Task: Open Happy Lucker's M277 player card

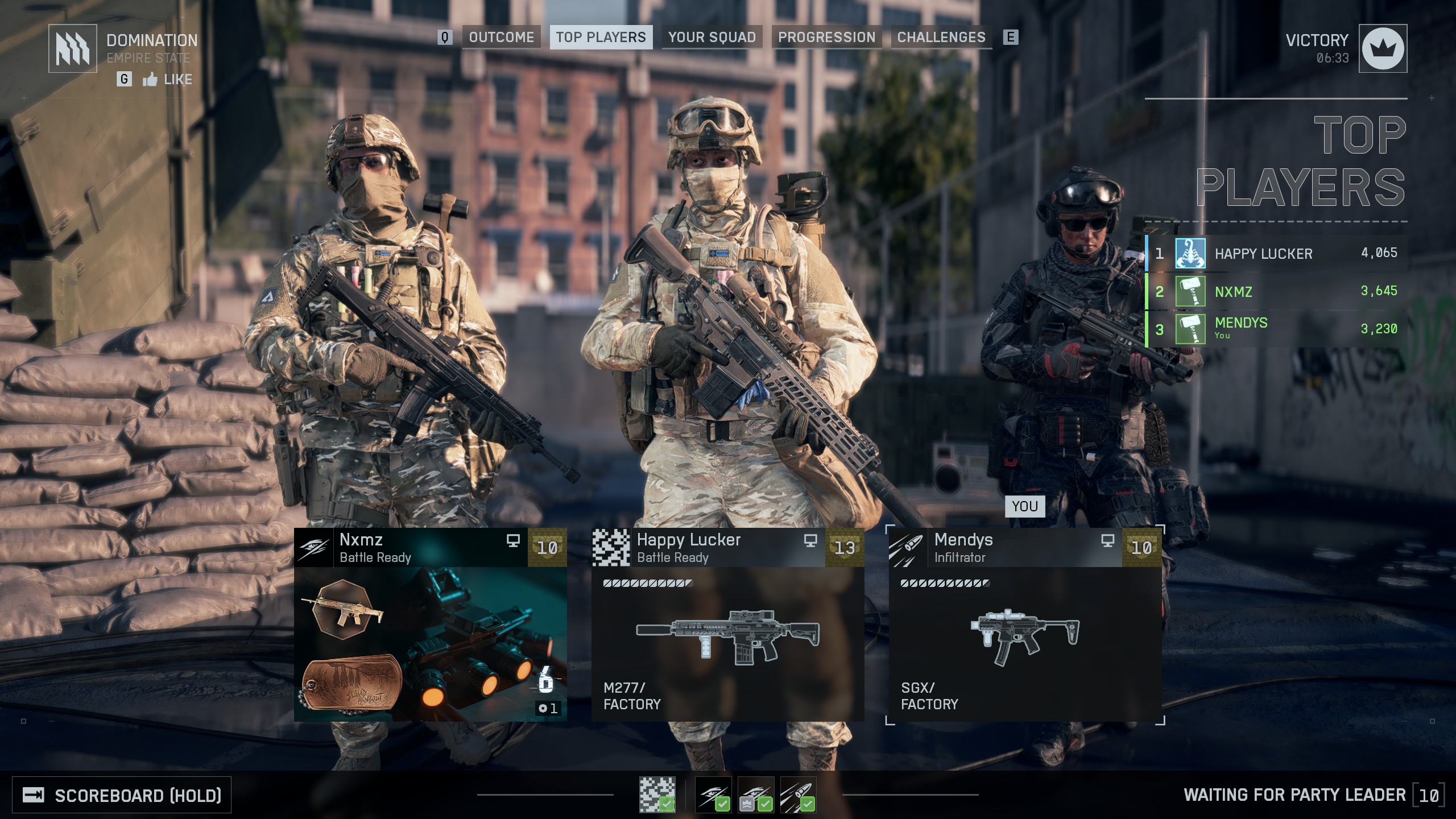Action: [727, 624]
